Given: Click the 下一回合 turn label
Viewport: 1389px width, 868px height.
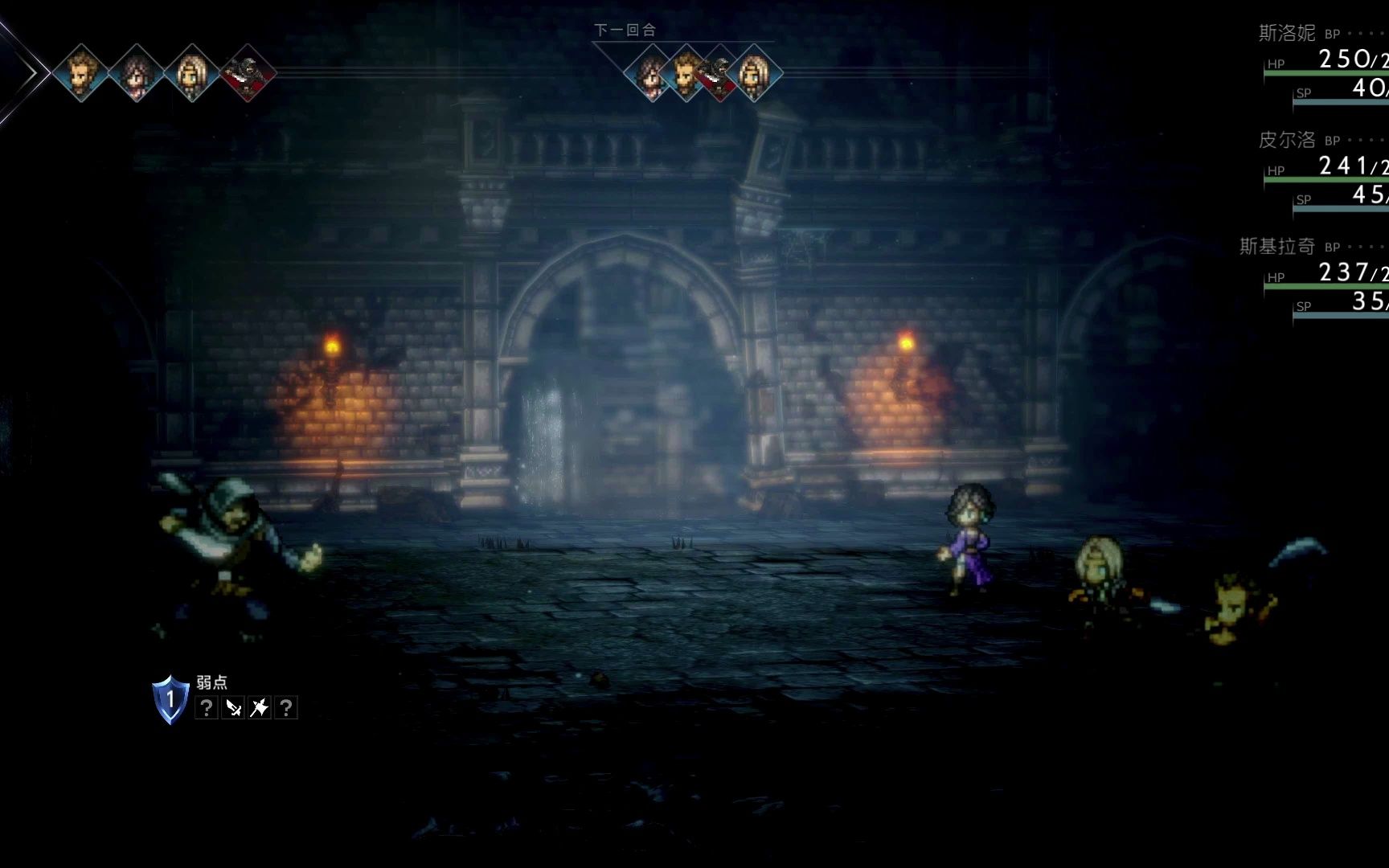Looking at the screenshot, I should 625,31.
